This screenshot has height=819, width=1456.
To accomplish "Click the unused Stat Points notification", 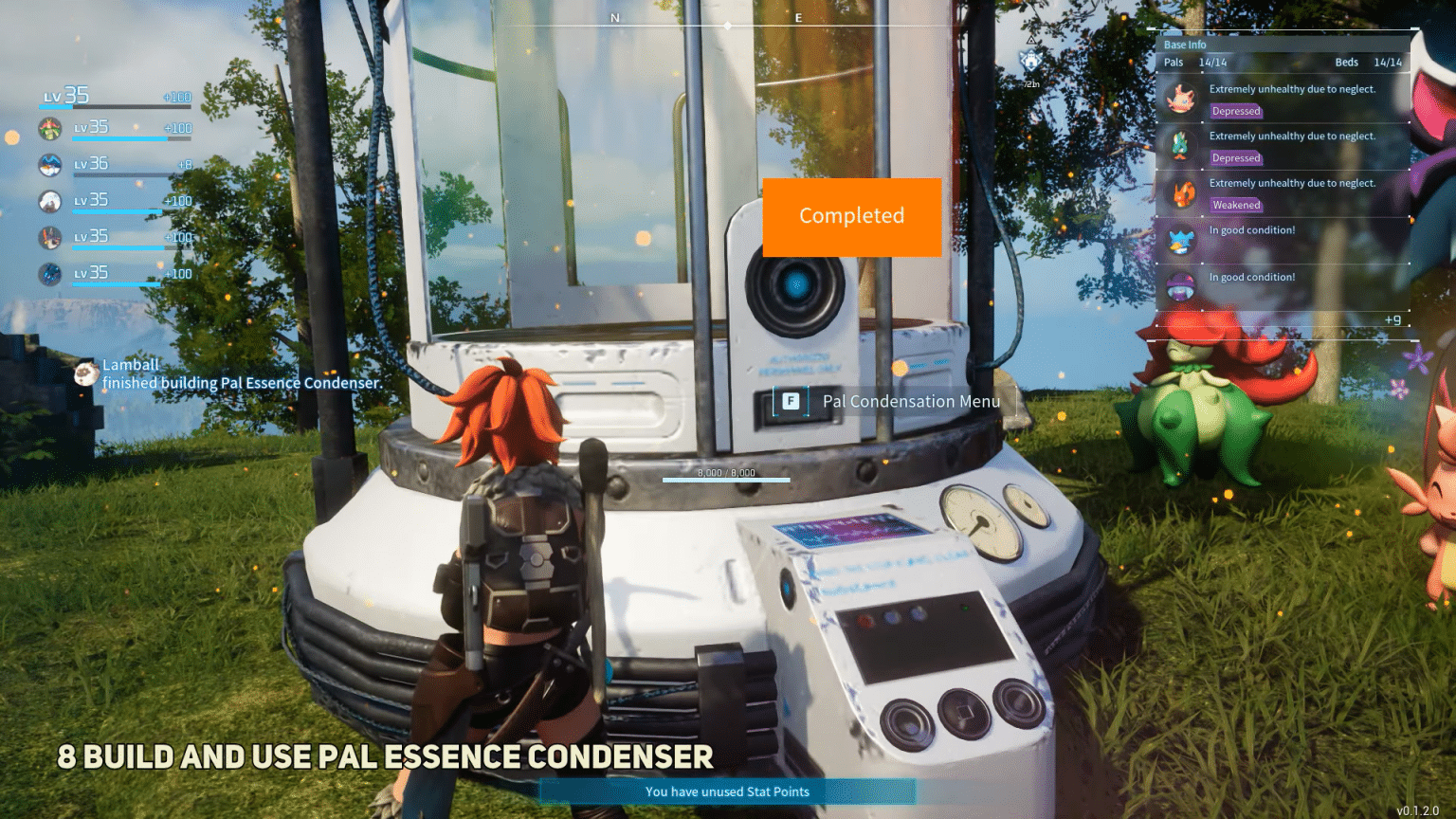I will tap(727, 792).
